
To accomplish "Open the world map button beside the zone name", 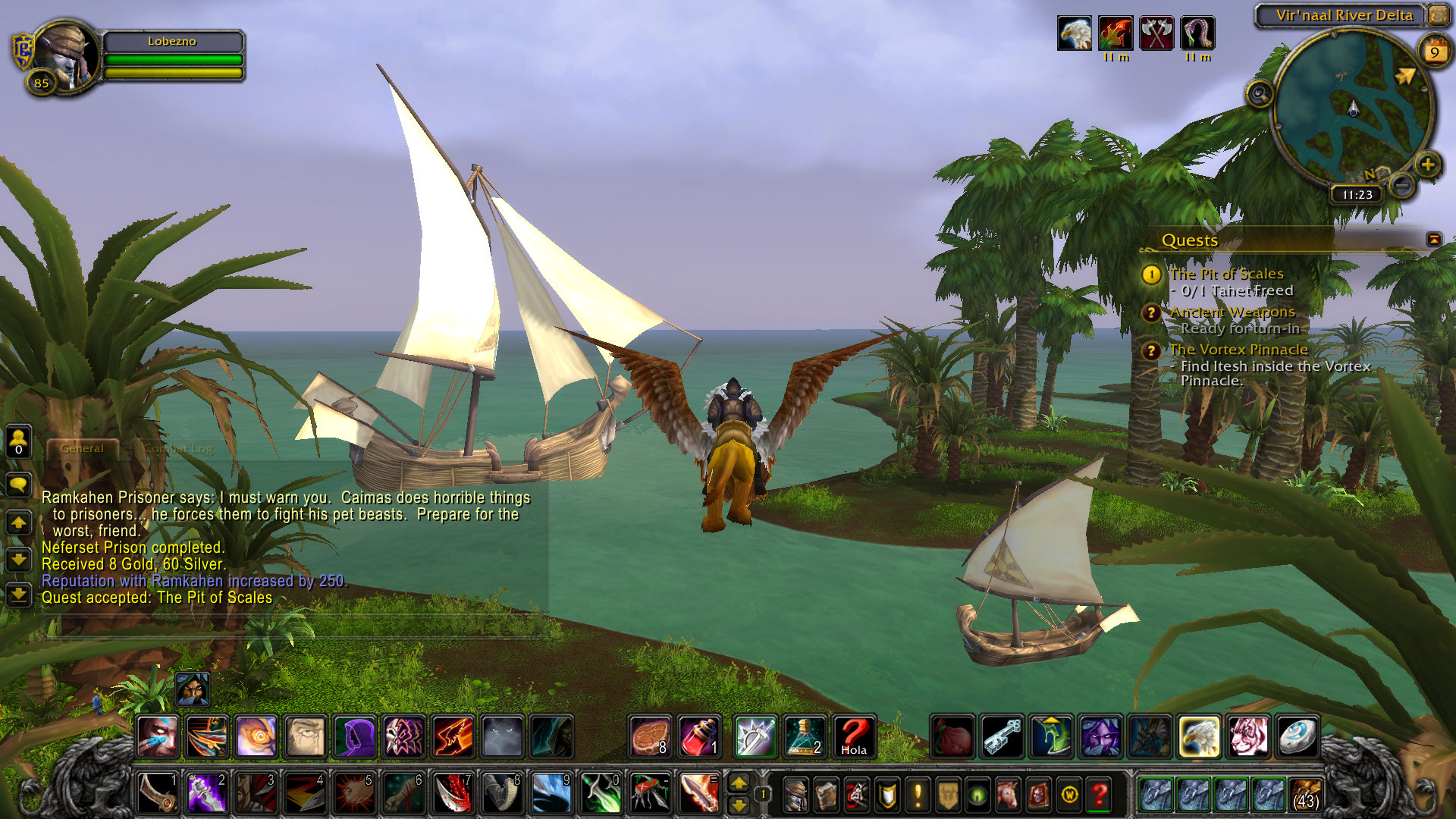I will pyautogui.click(x=1439, y=15).
